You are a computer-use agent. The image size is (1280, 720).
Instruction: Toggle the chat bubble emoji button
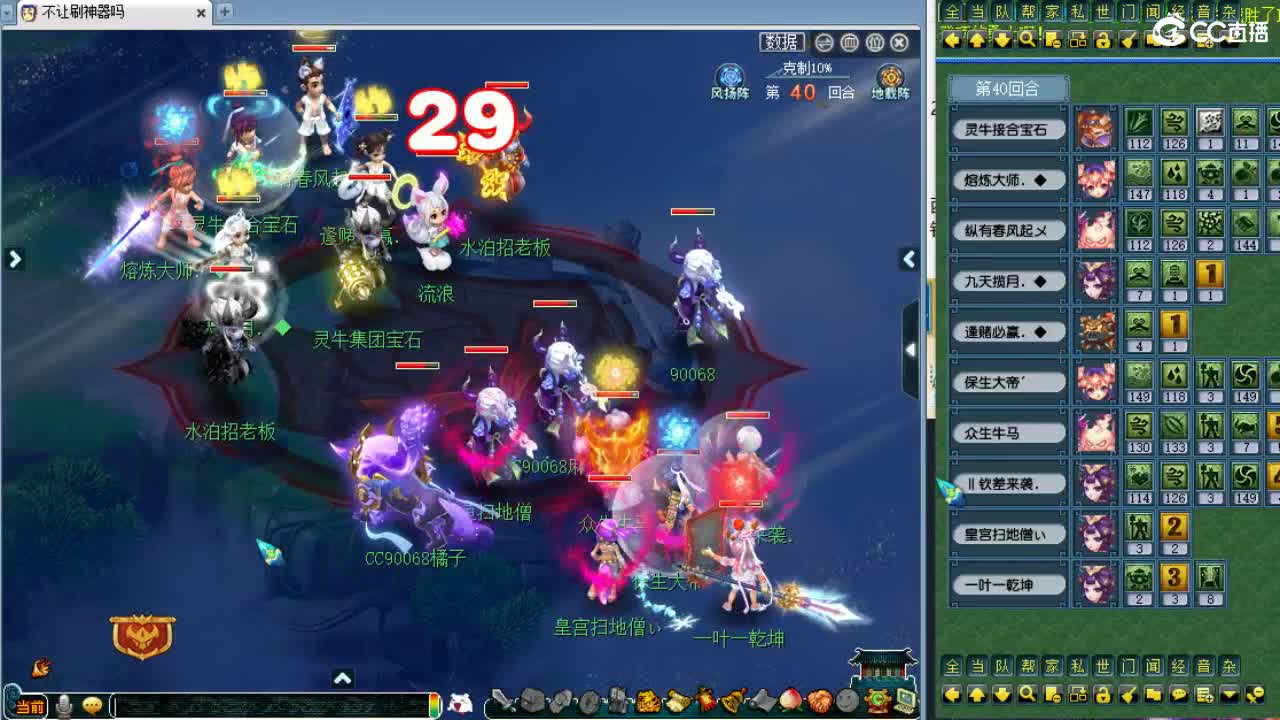click(x=93, y=705)
